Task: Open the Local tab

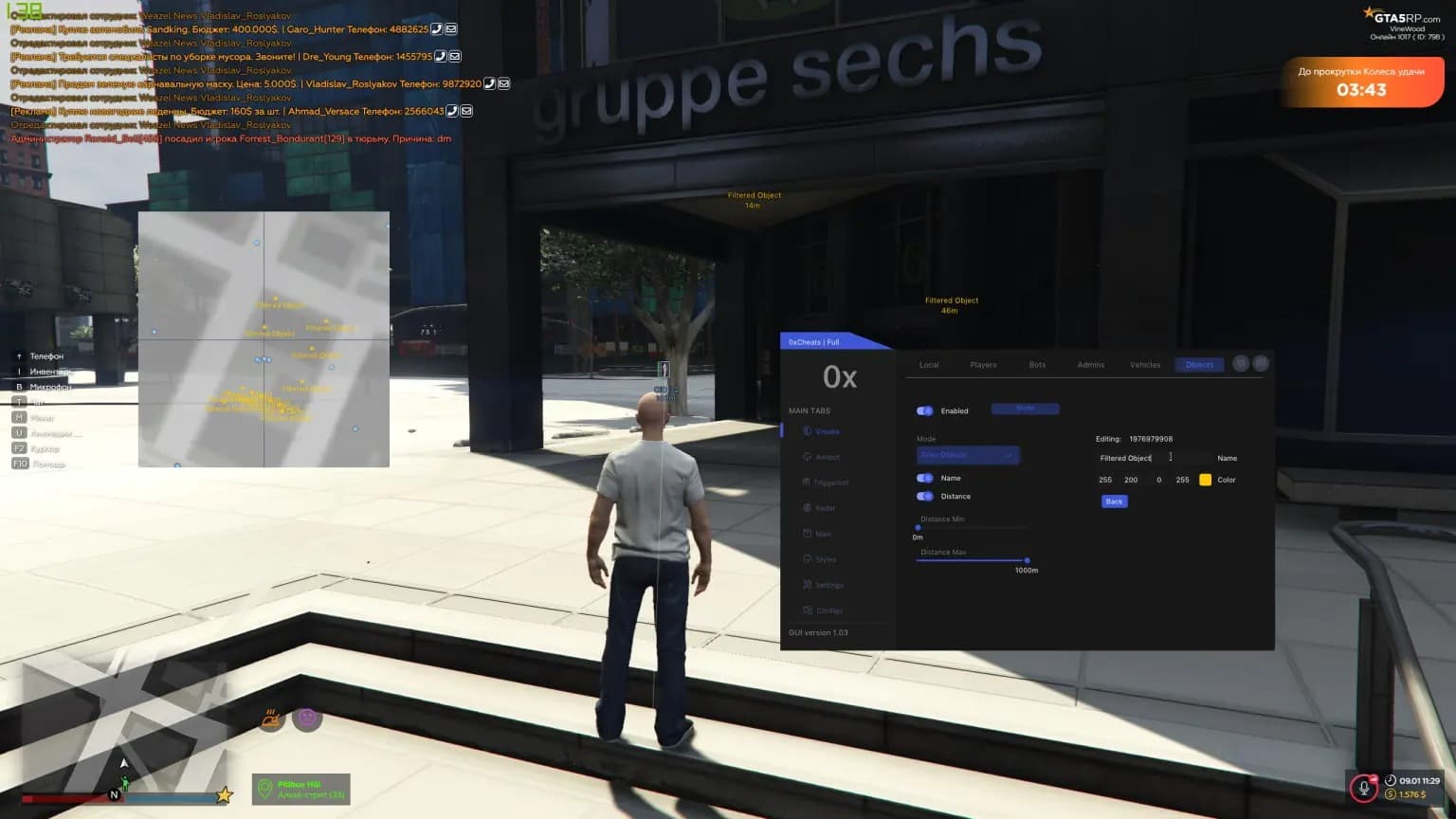Action: coord(929,365)
